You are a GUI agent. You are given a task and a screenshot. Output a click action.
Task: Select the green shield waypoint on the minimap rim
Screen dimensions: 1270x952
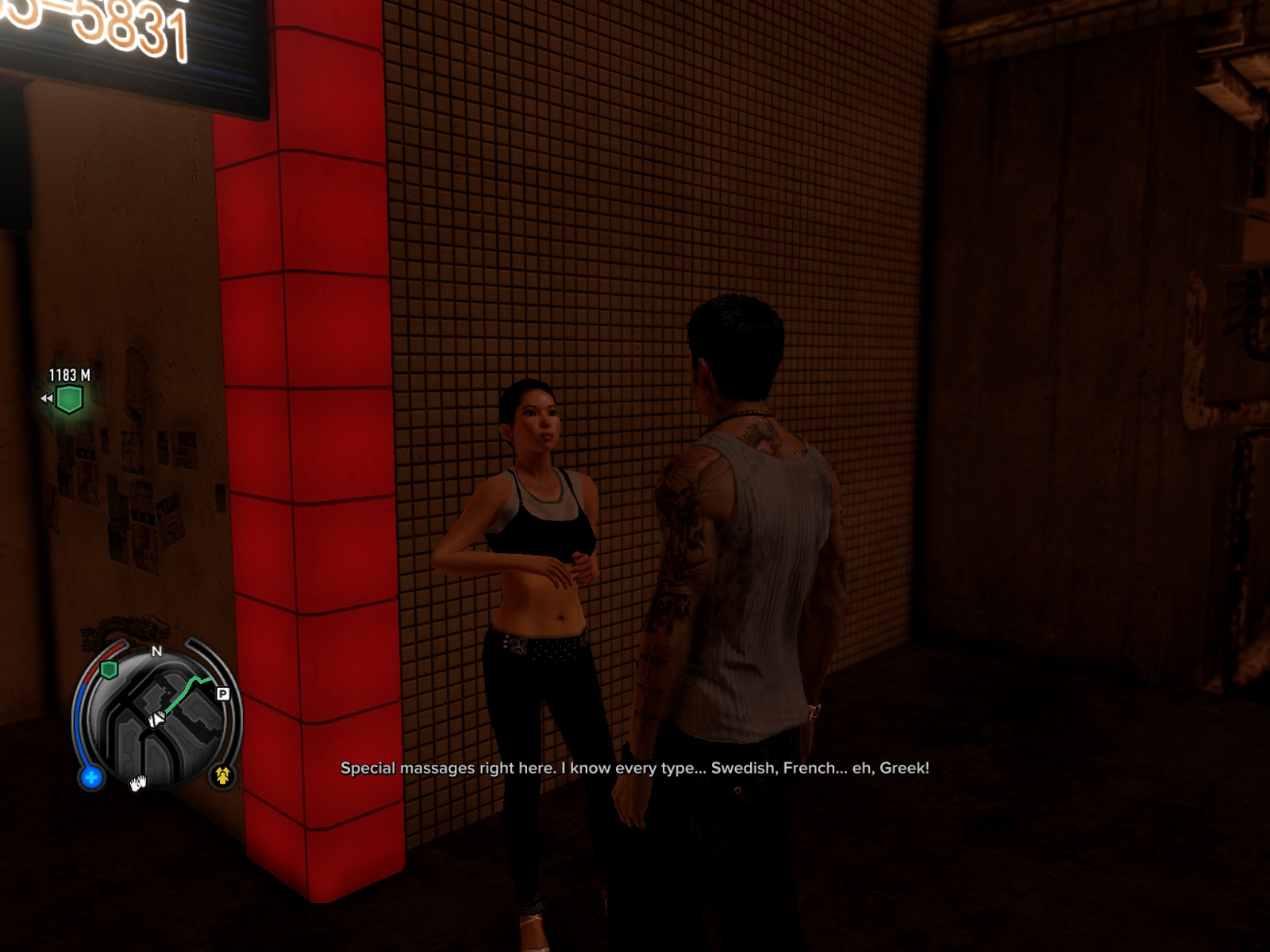(x=109, y=670)
